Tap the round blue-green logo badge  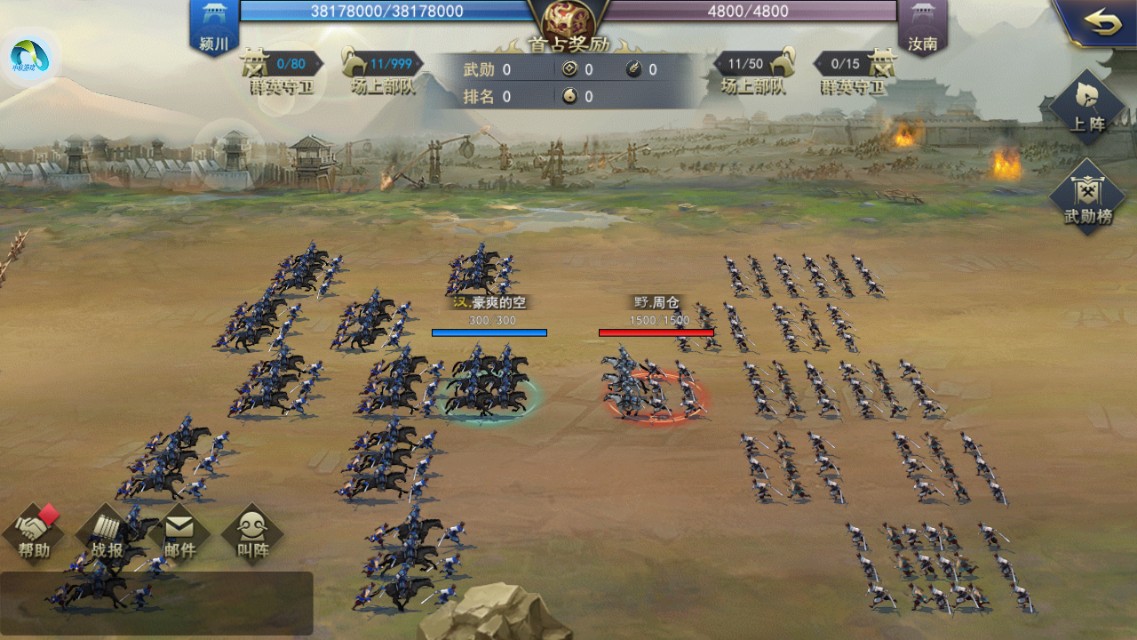29,57
